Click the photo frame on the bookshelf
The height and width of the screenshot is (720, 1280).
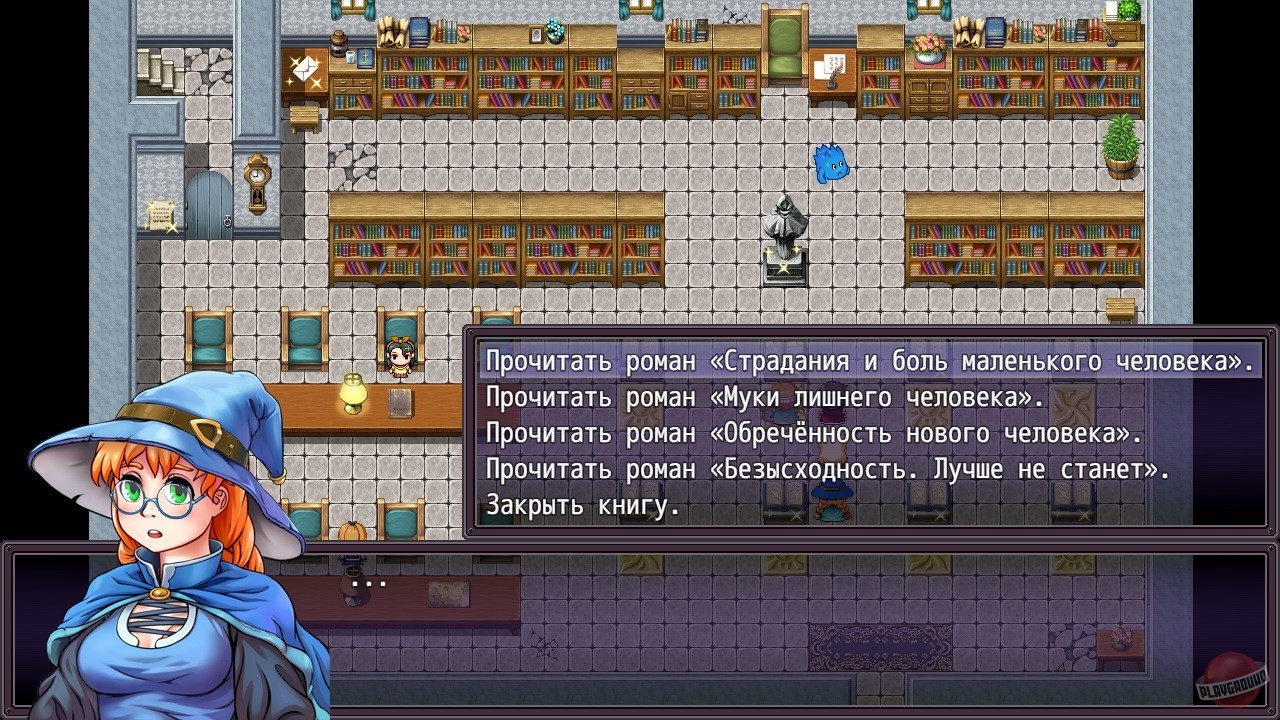[535, 33]
